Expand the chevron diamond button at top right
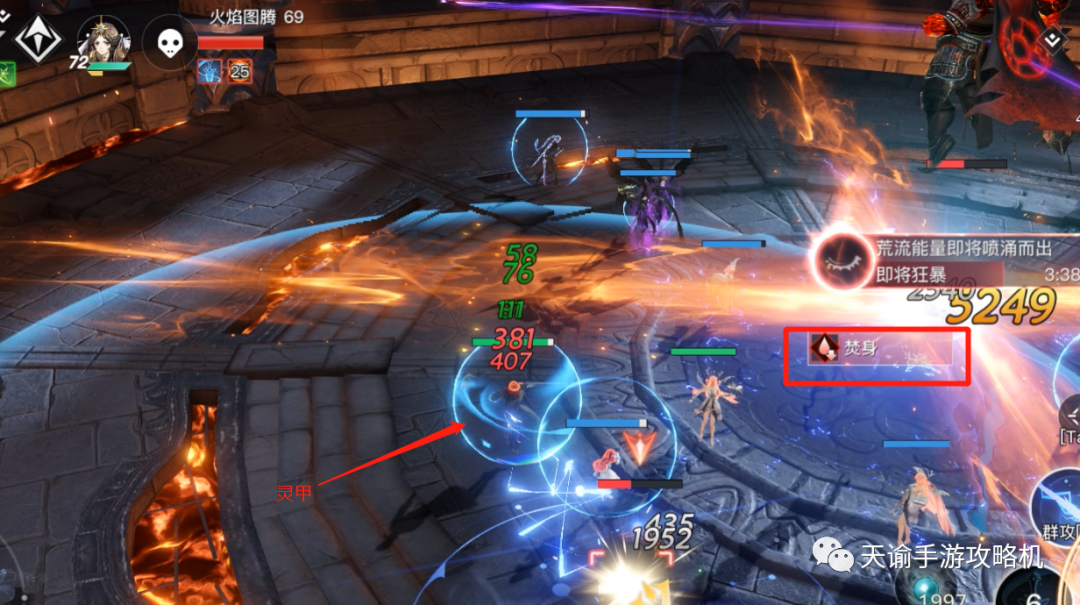This screenshot has height=605, width=1080. pyautogui.click(x=1052, y=40)
